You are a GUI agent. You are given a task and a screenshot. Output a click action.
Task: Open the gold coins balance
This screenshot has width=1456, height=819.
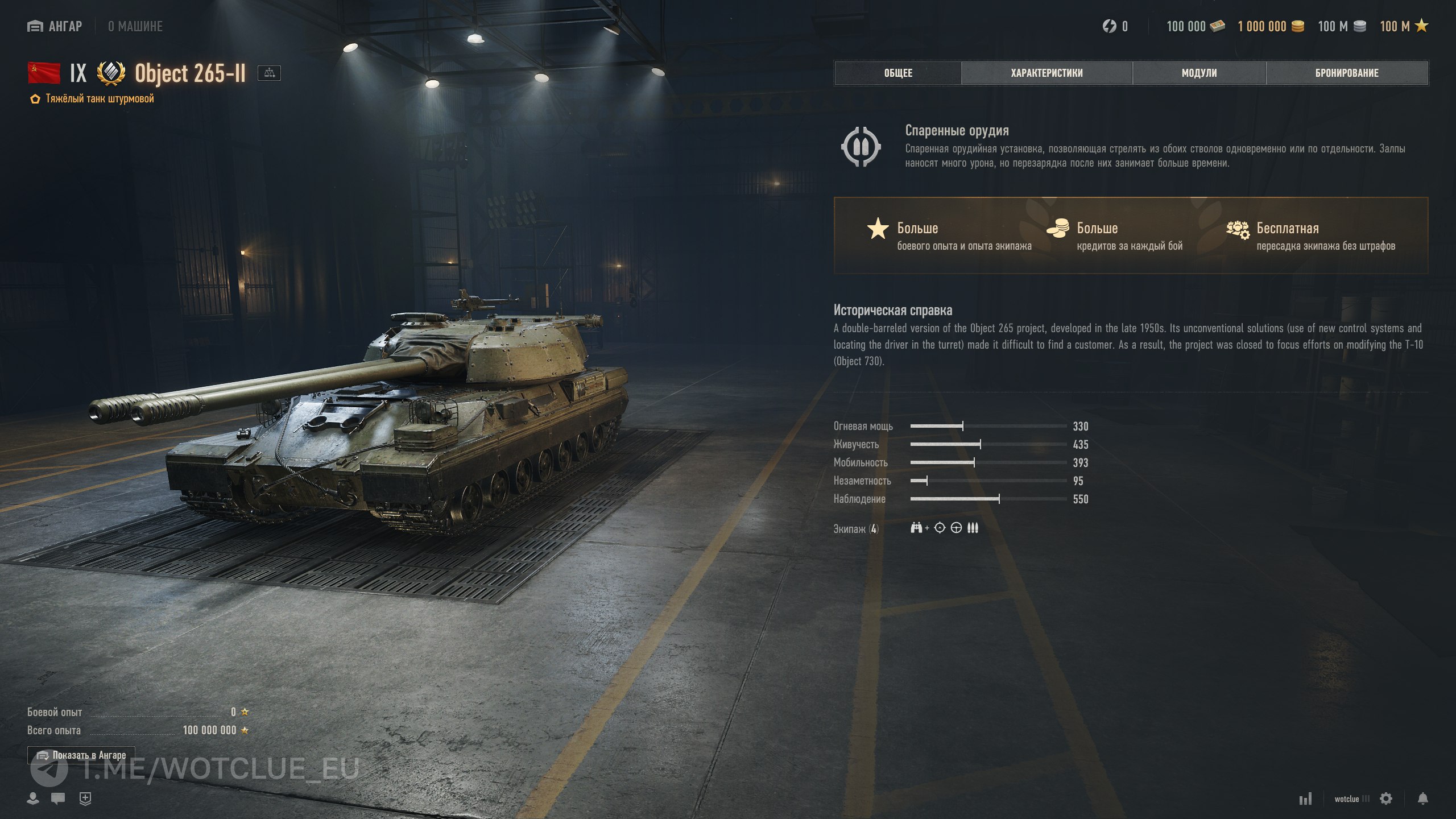tap(1271, 26)
